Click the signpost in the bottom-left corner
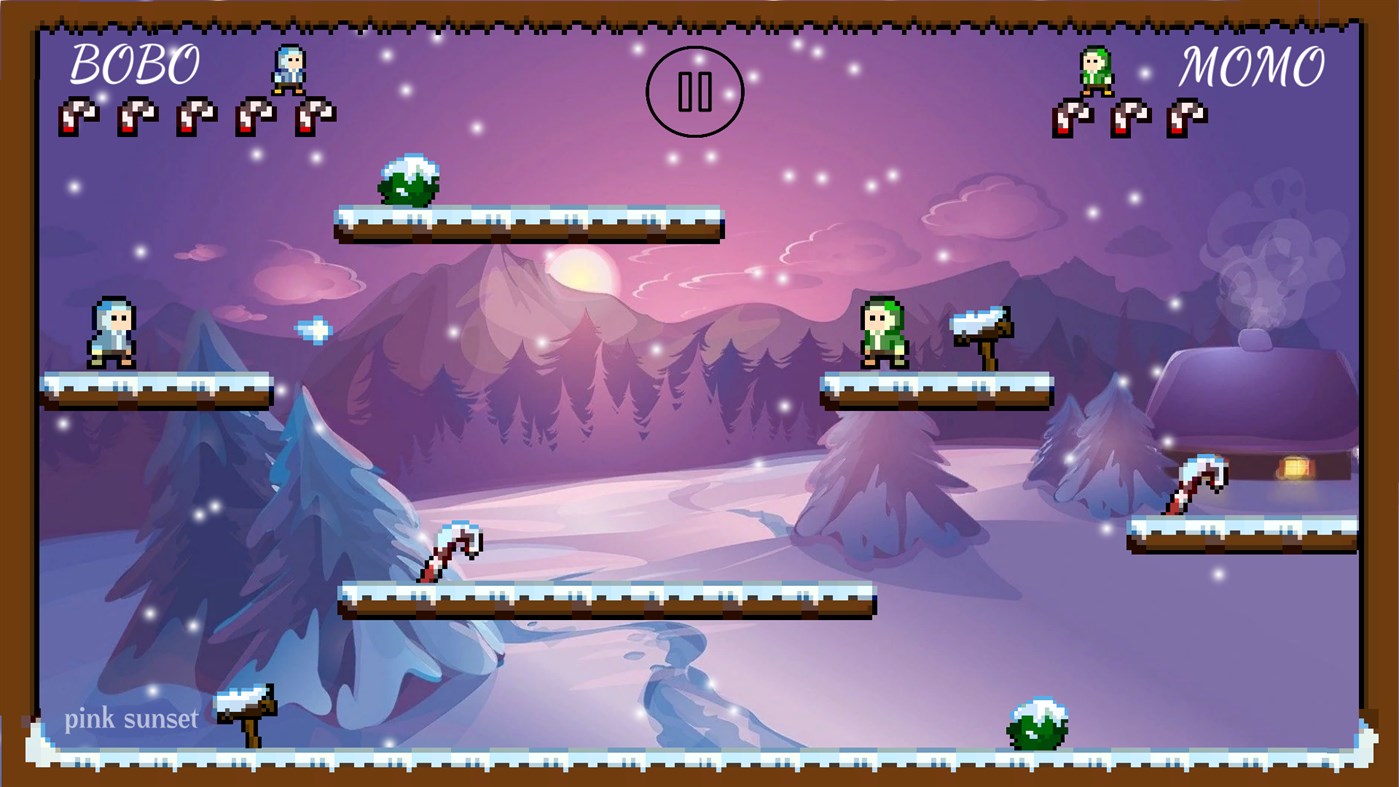 [x=245, y=710]
